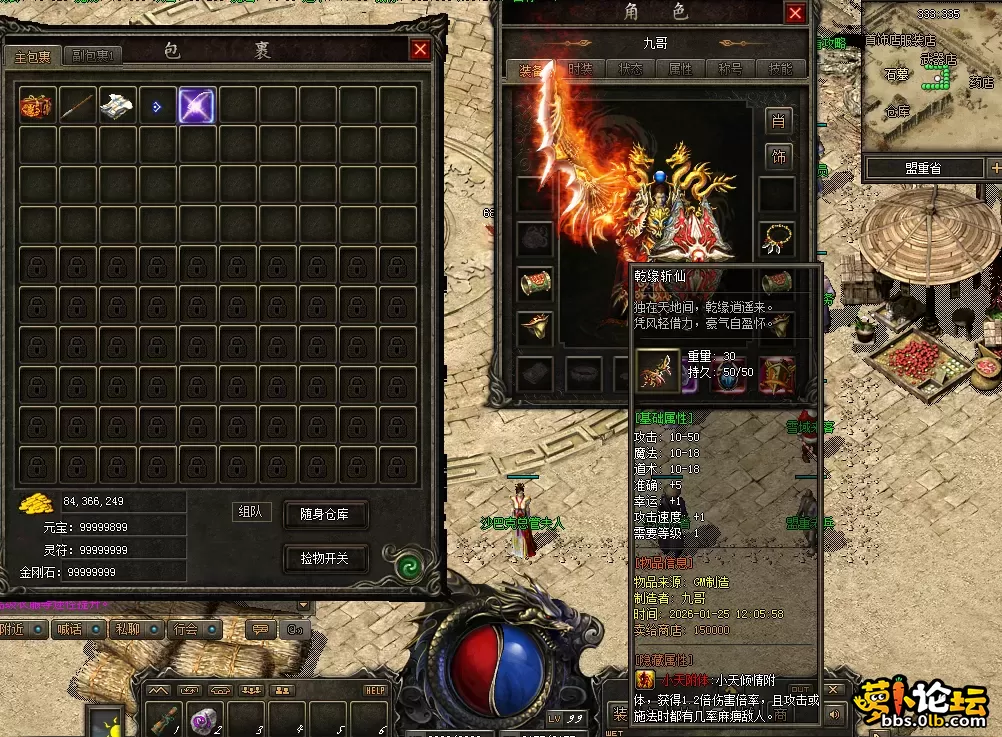
Task: Toggle the 拾物开关 pickup switch
Action: point(326,558)
